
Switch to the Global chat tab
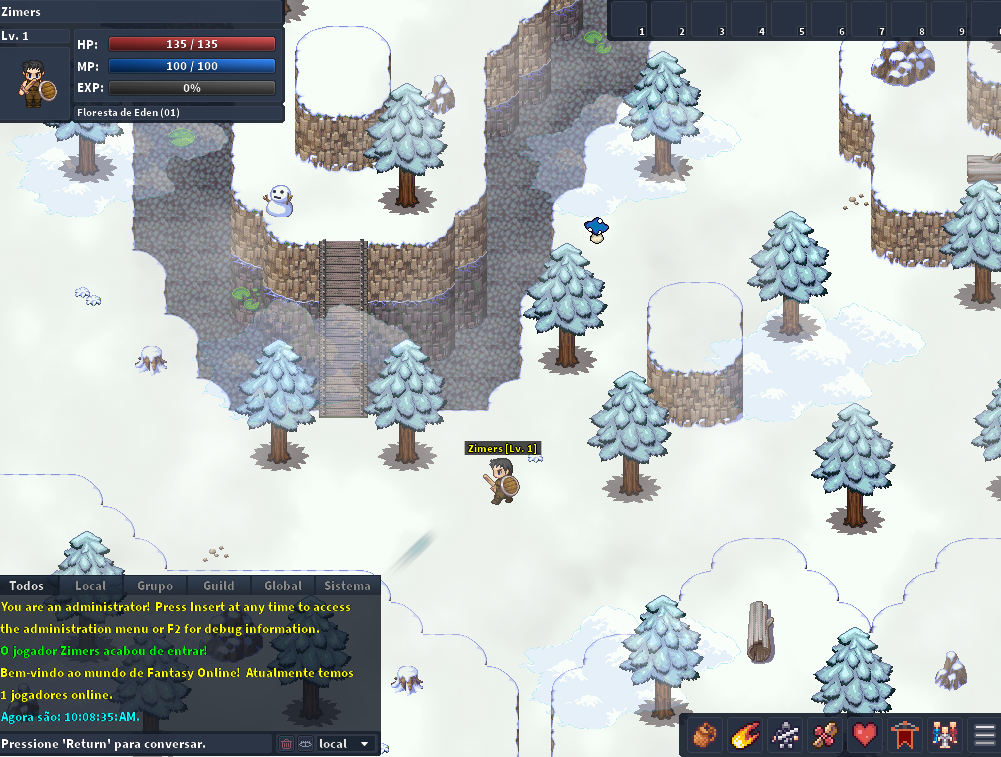(283, 586)
